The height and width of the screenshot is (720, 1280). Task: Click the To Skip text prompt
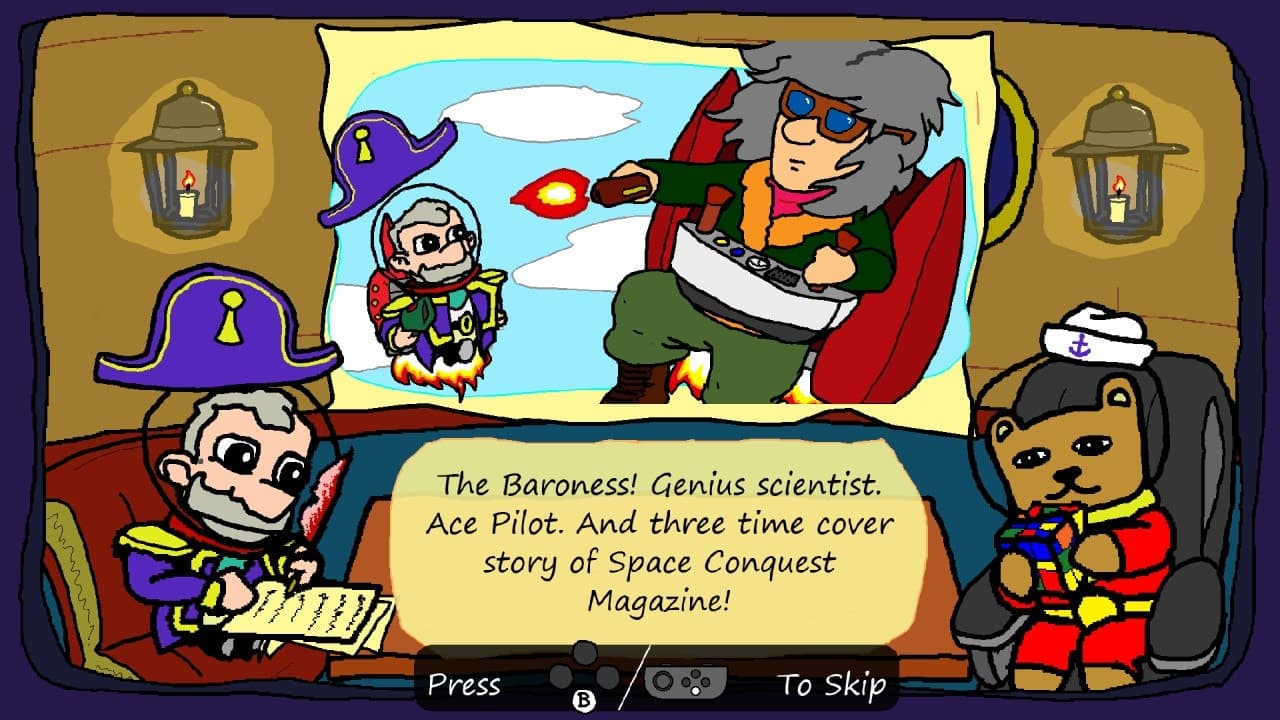(832, 686)
